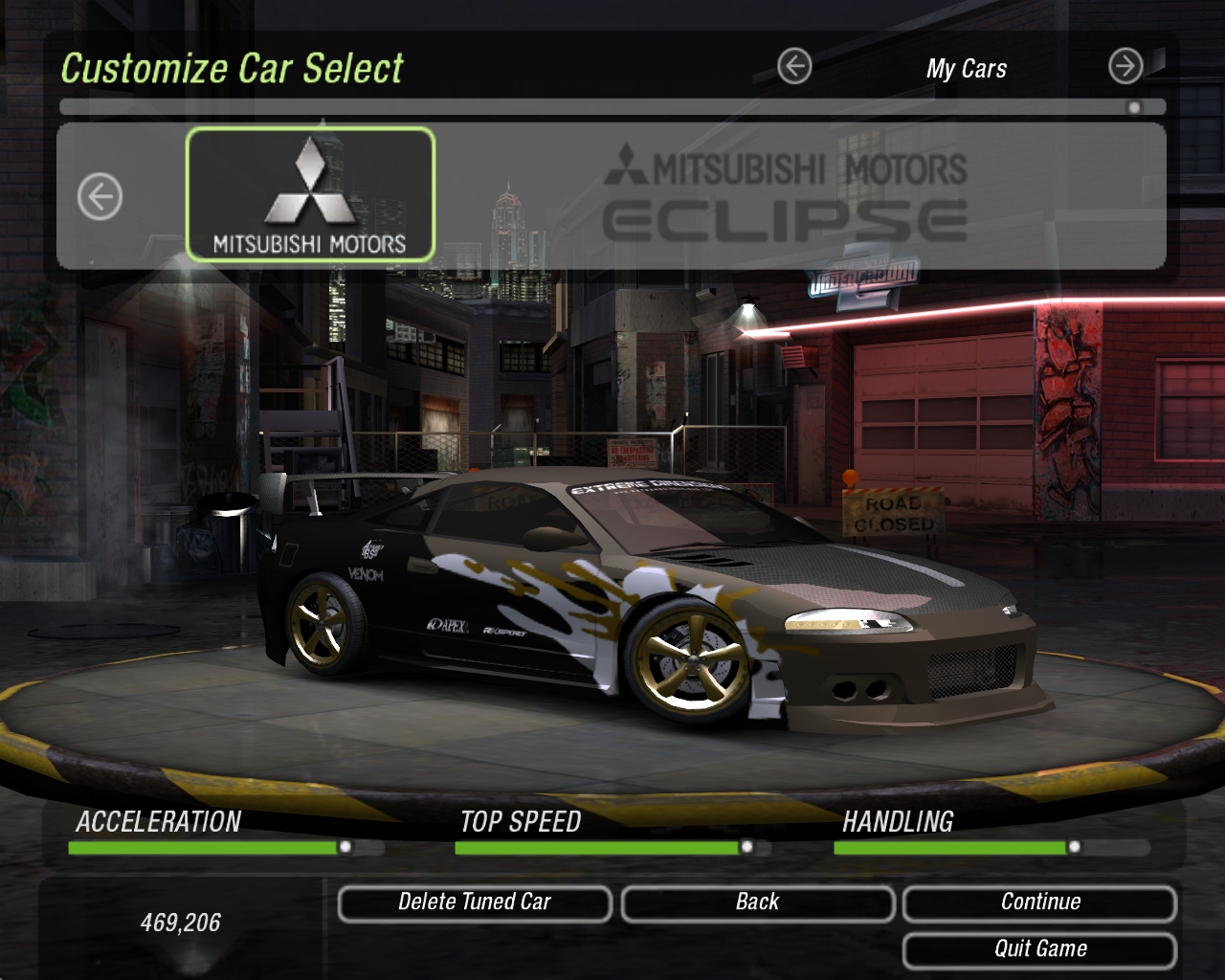Switch to the next car category
The image size is (1225, 980).
[x=1125, y=66]
